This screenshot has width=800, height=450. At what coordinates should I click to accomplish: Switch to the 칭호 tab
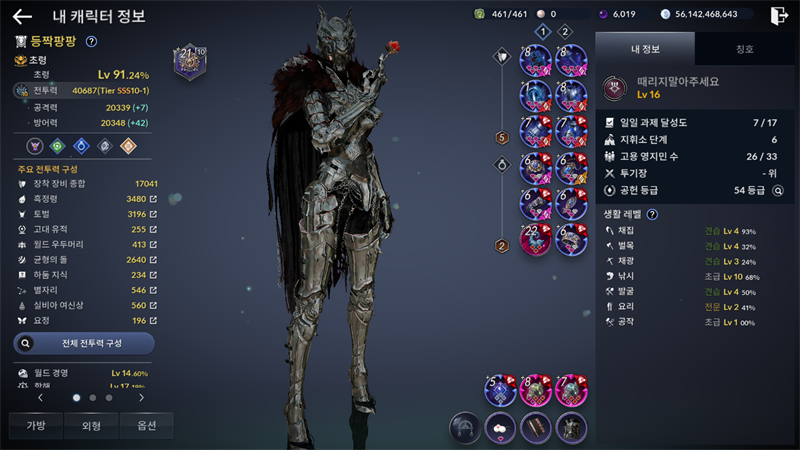743,48
